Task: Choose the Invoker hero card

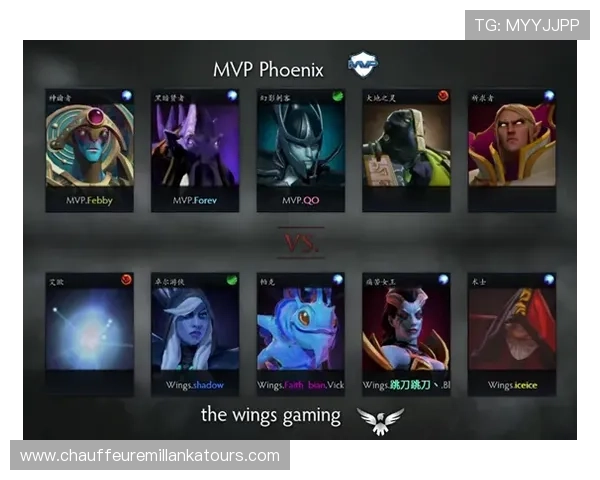Action: pos(510,150)
